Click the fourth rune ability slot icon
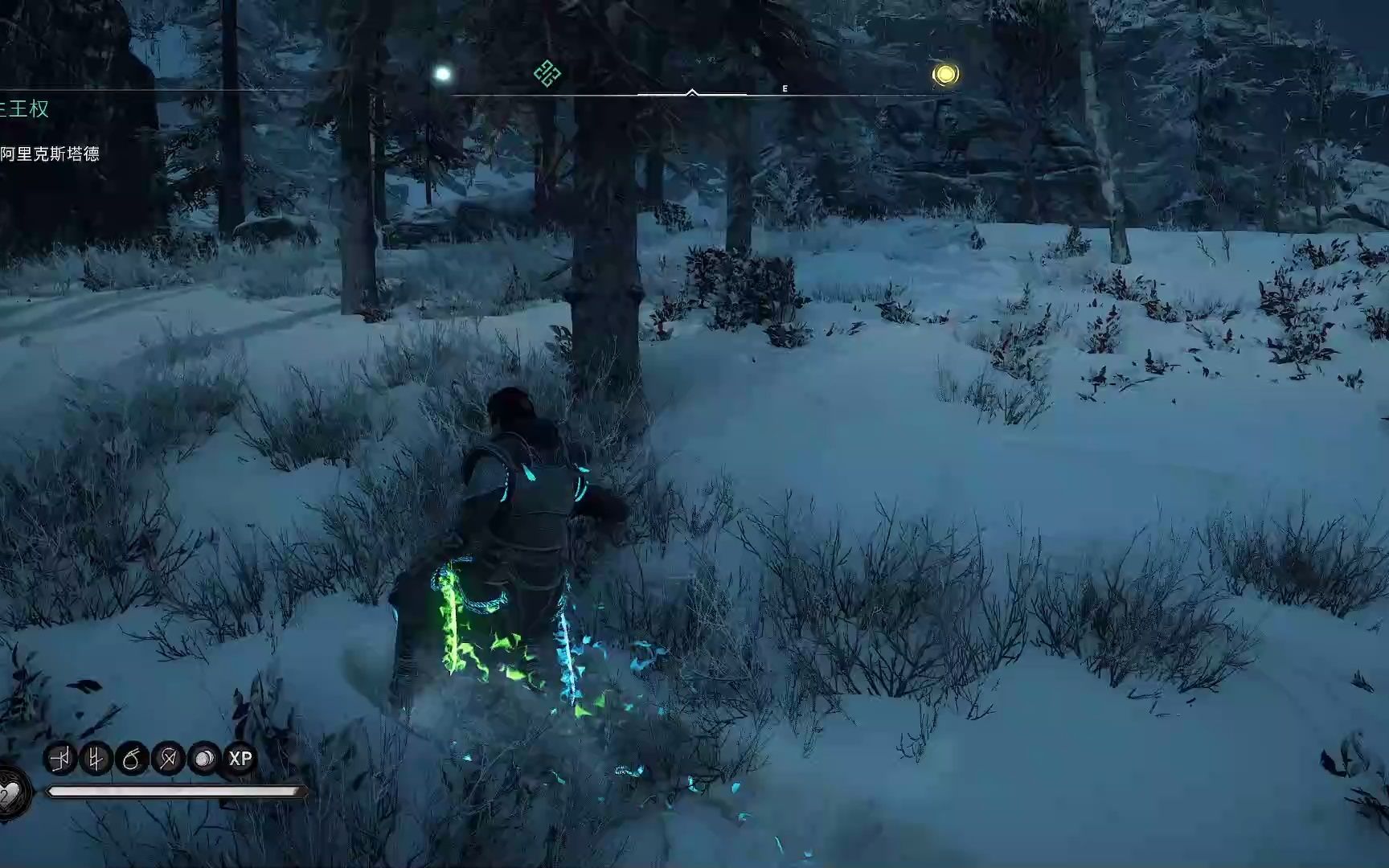Screen dimensions: 1389x868 [x=169, y=759]
